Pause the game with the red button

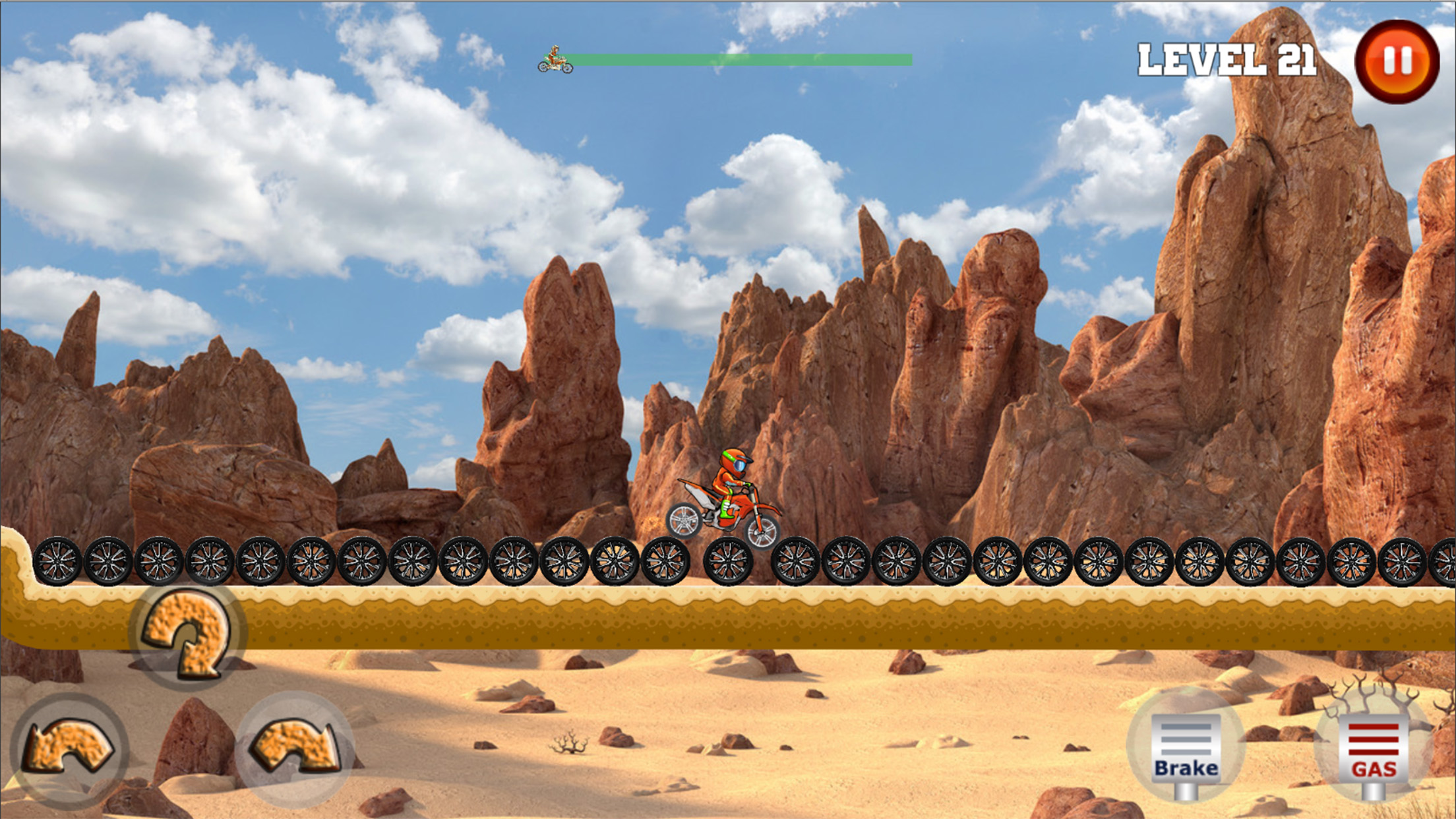pos(1397,61)
